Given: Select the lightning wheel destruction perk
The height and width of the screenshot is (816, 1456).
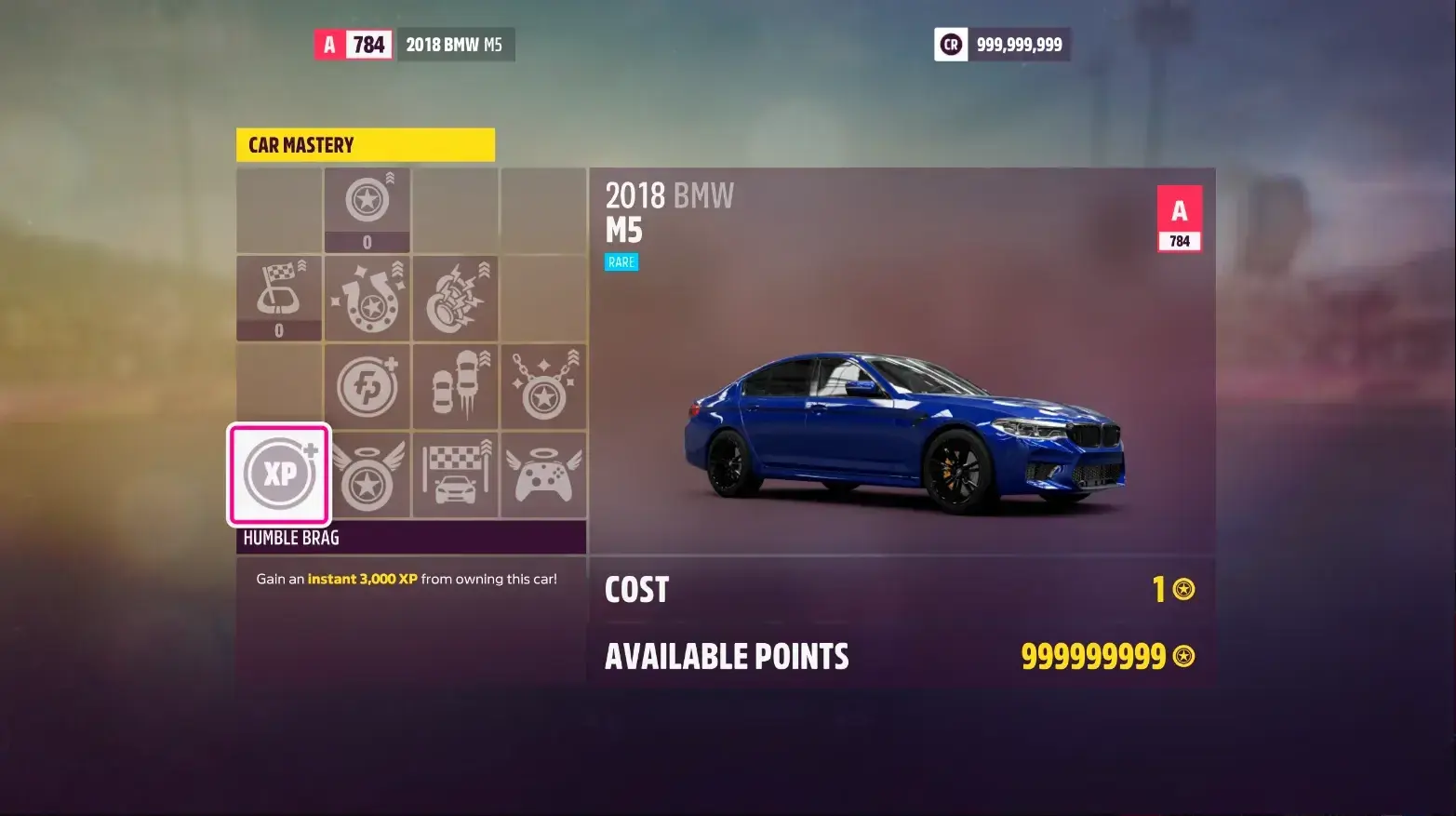Looking at the screenshot, I should [x=456, y=298].
